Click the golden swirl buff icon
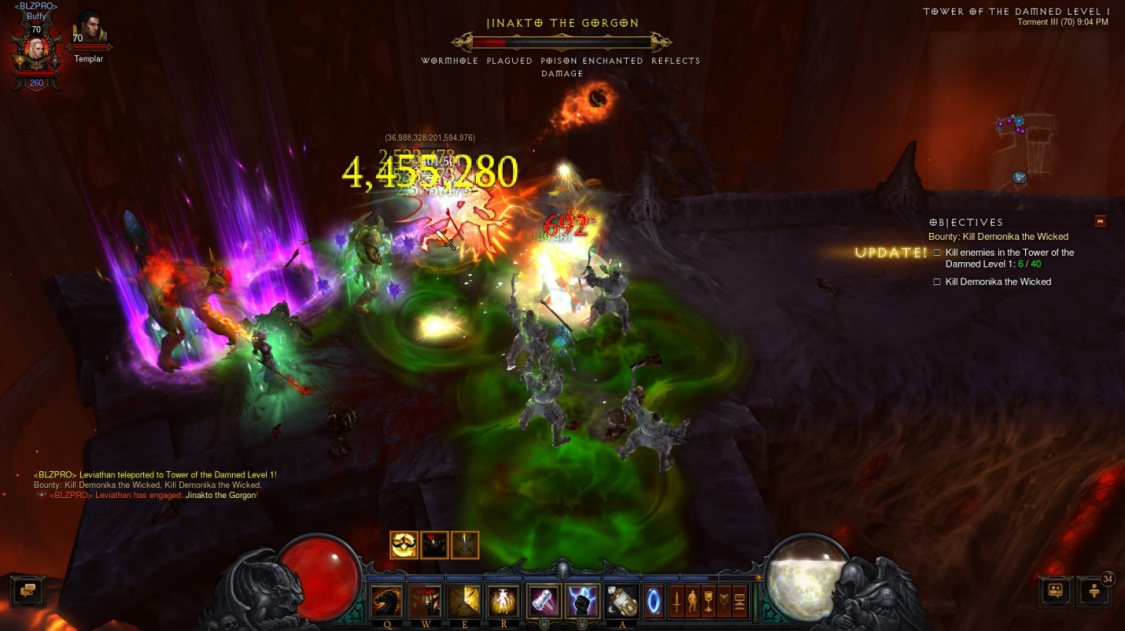This screenshot has height=631, width=1125. [x=404, y=545]
